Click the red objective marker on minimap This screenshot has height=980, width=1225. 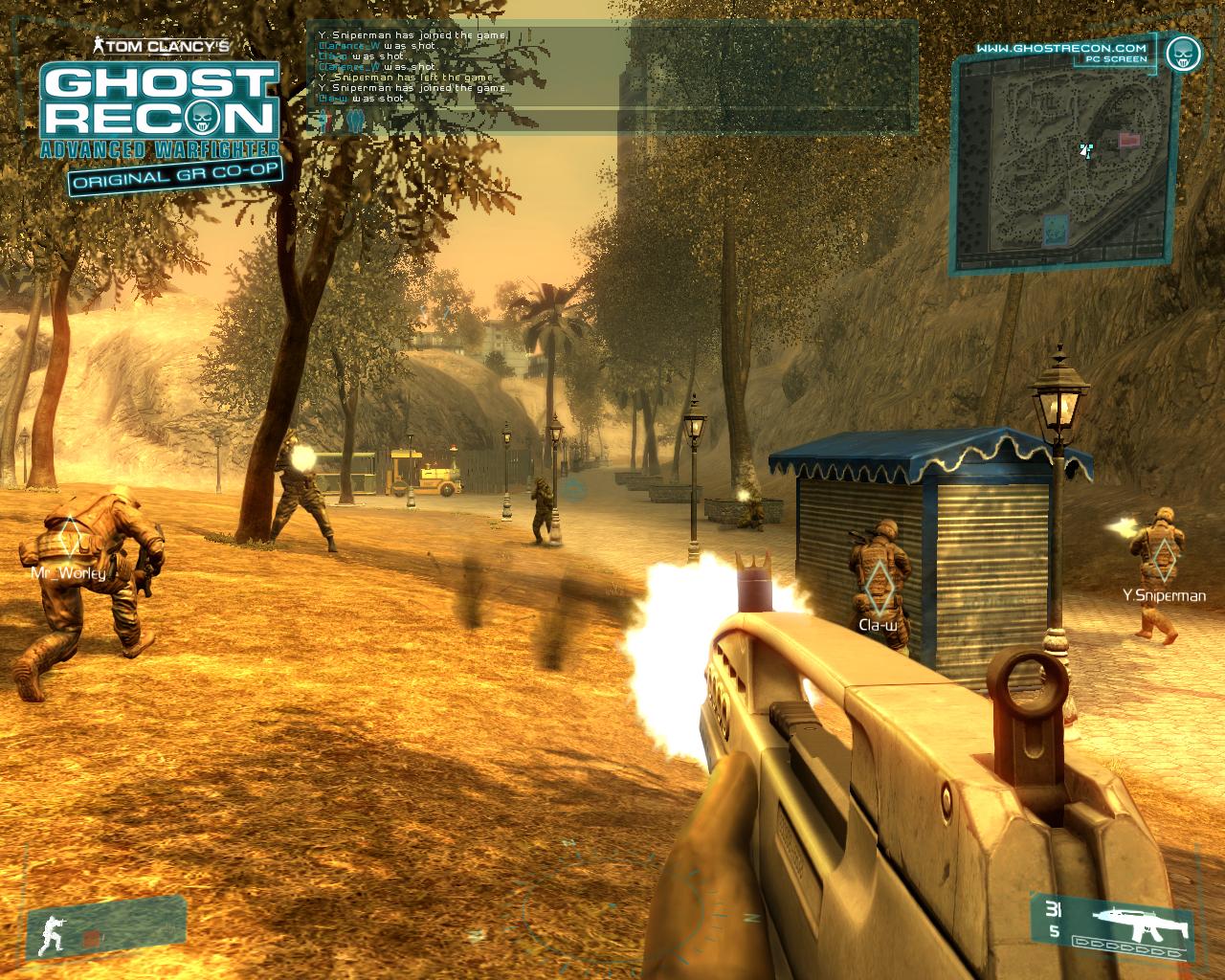click(1129, 141)
